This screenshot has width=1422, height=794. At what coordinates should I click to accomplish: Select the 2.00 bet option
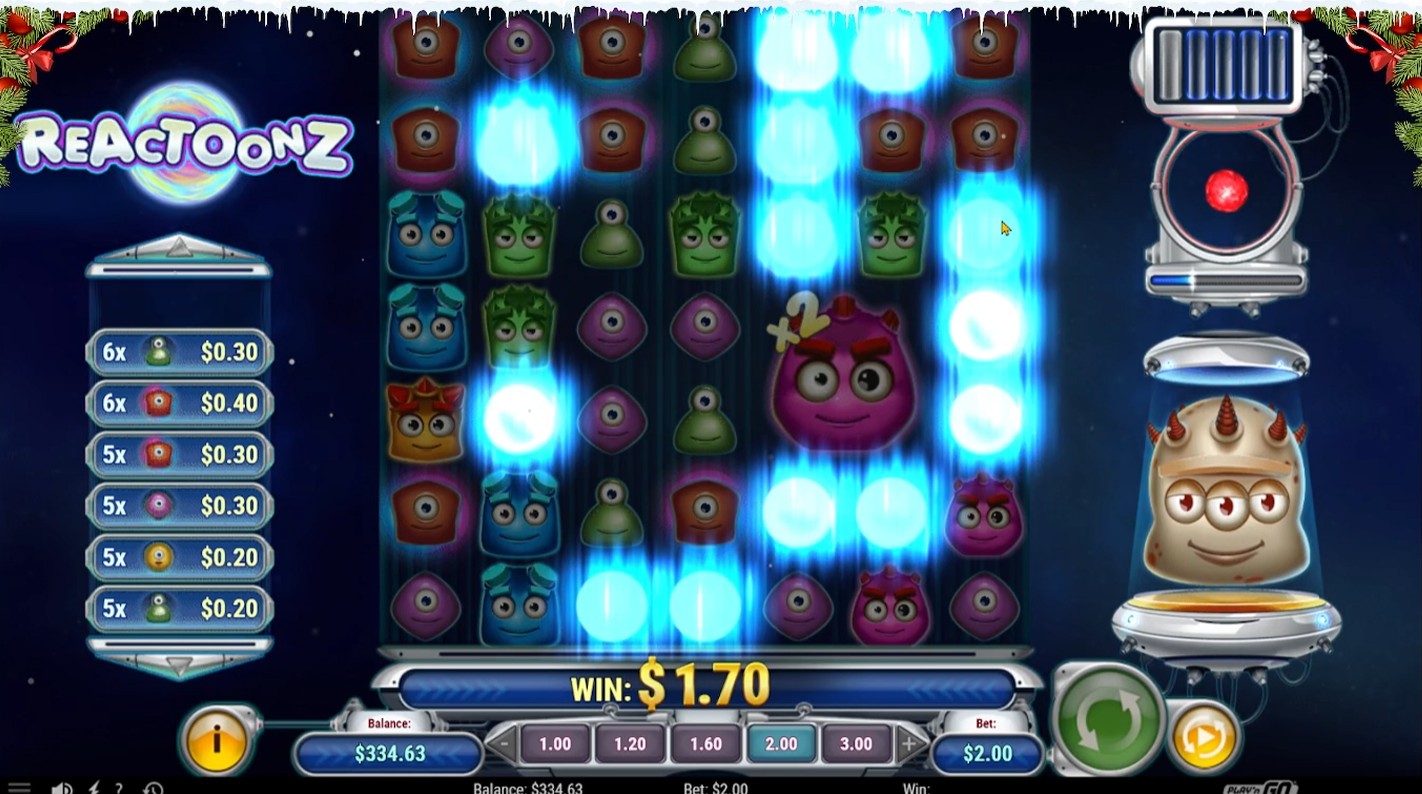[781, 744]
